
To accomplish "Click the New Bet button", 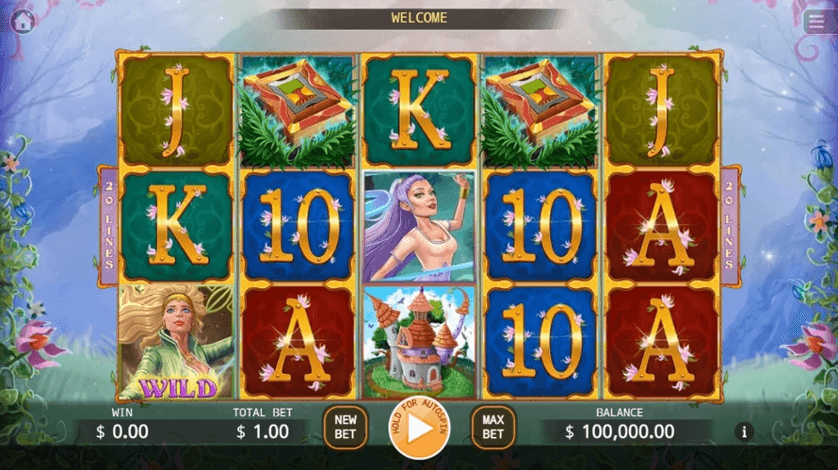I will pyautogui.click(x=345, y=428).
